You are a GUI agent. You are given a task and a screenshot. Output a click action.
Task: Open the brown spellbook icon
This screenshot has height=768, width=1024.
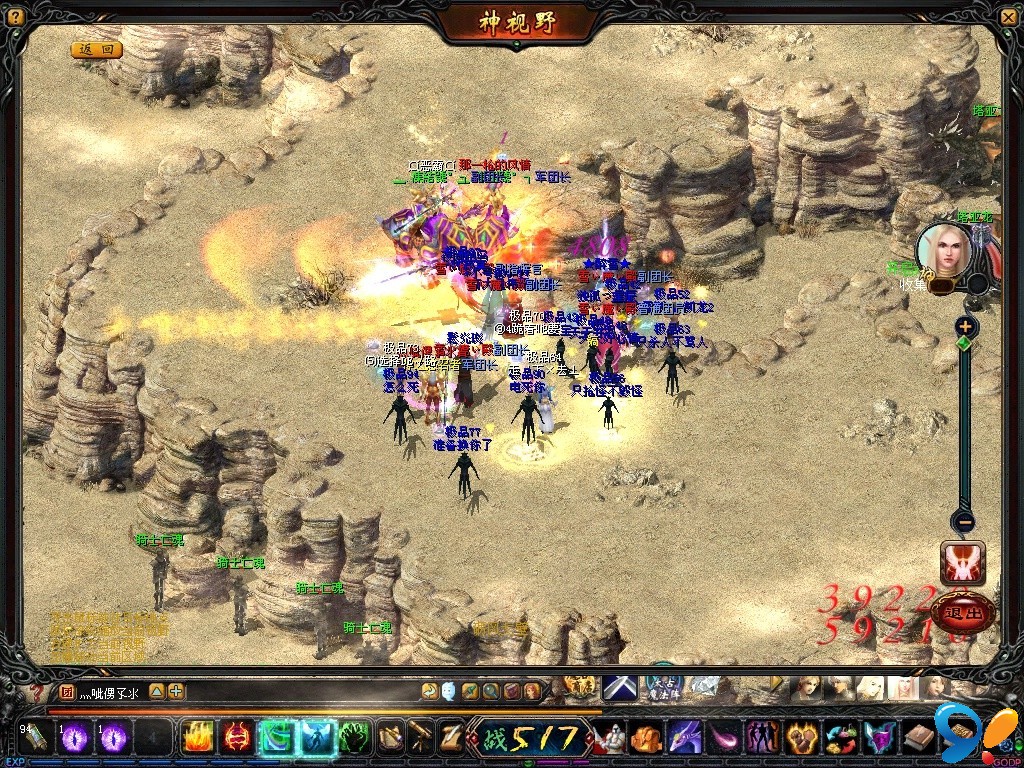tap(918, 738)
